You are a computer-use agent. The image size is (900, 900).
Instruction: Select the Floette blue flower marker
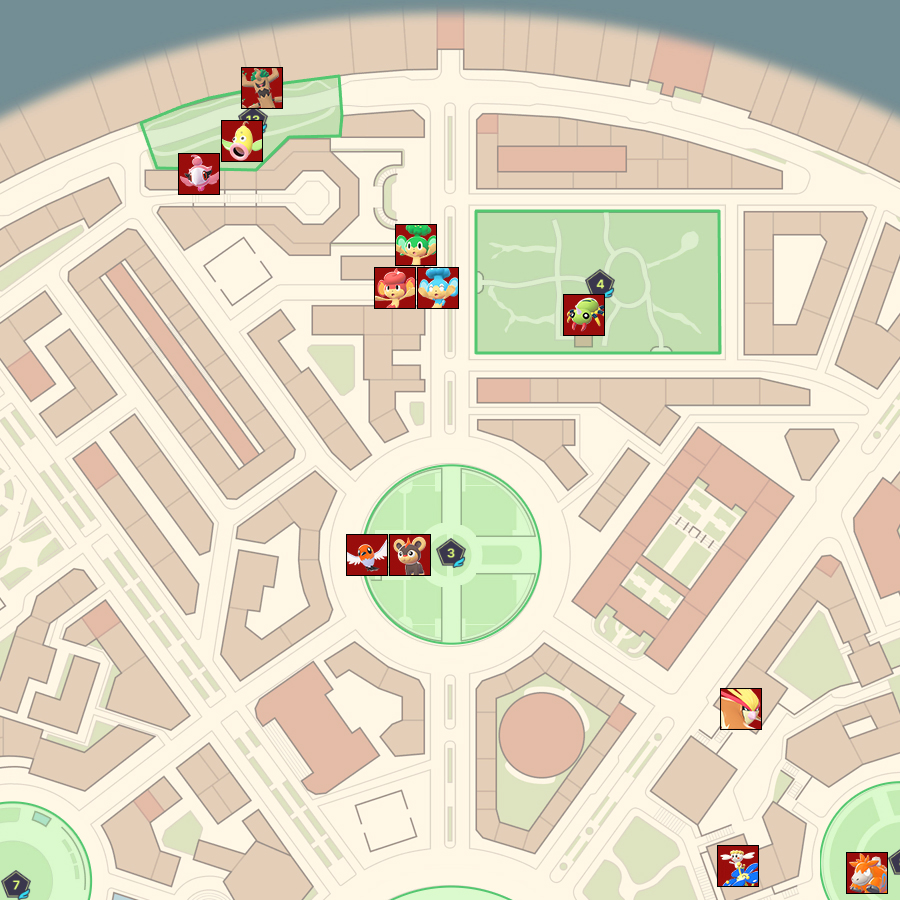click(738, 866)
